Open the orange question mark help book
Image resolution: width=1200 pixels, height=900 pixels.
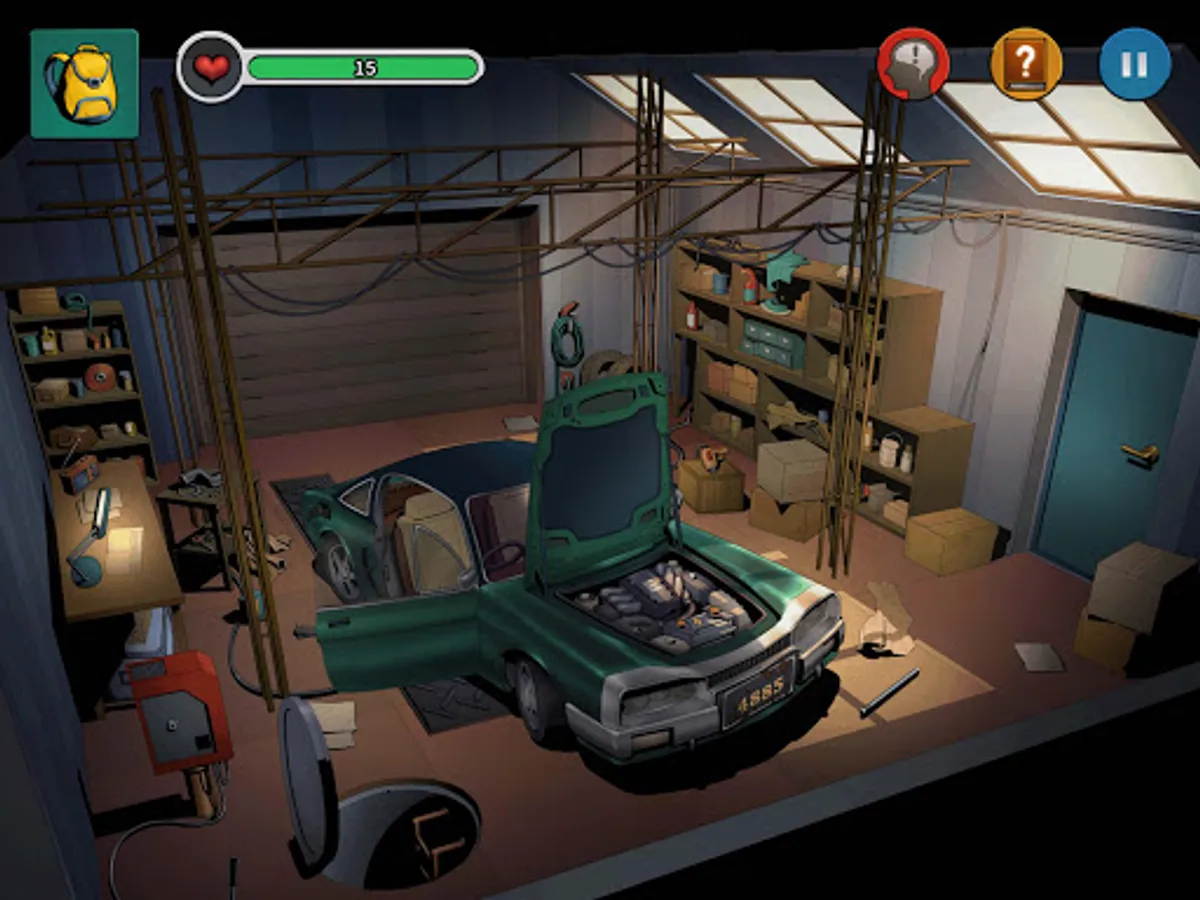[x=1025, y=64]
